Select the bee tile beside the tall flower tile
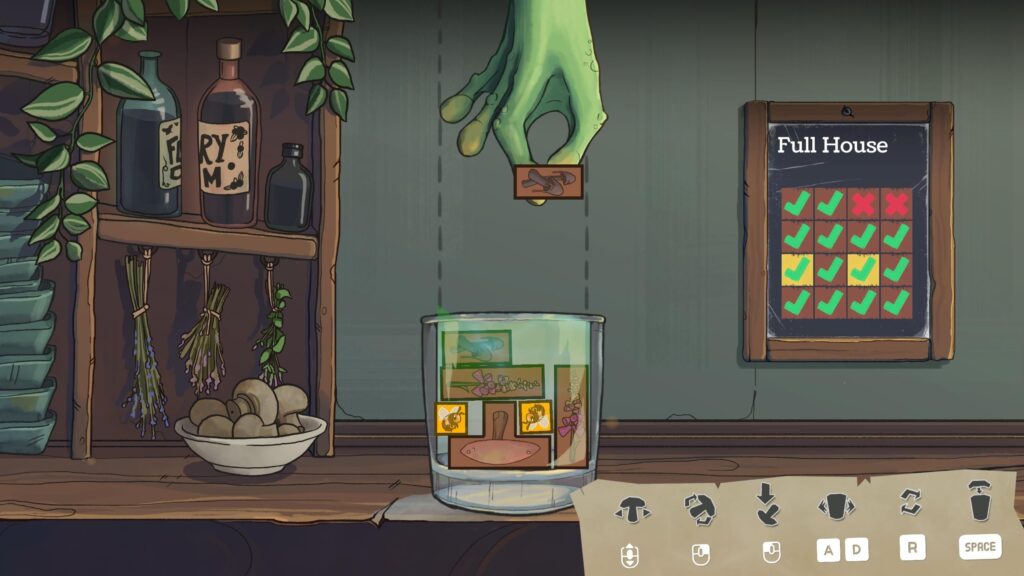 click(533, 416)
